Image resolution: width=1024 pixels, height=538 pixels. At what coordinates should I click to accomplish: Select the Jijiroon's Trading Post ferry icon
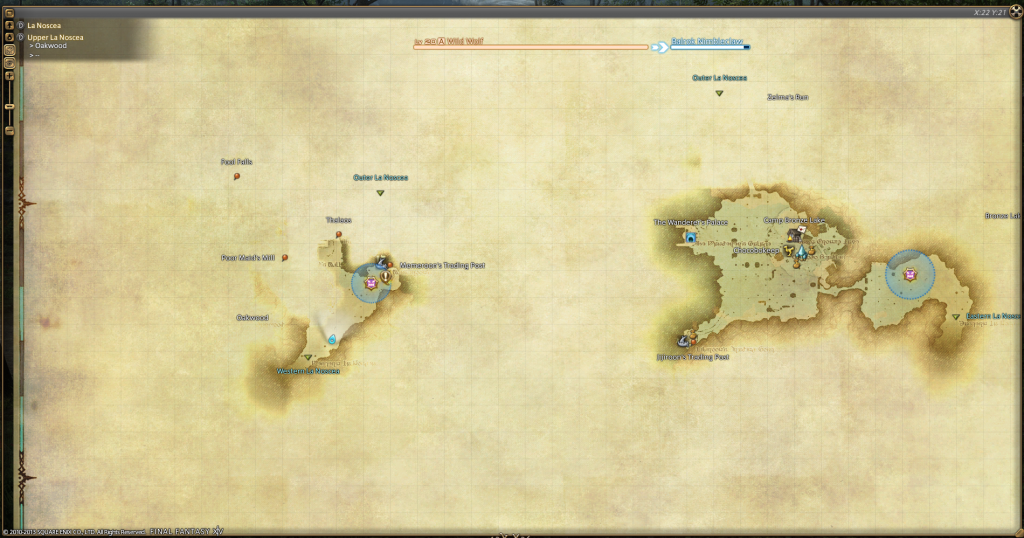point(686,341)
